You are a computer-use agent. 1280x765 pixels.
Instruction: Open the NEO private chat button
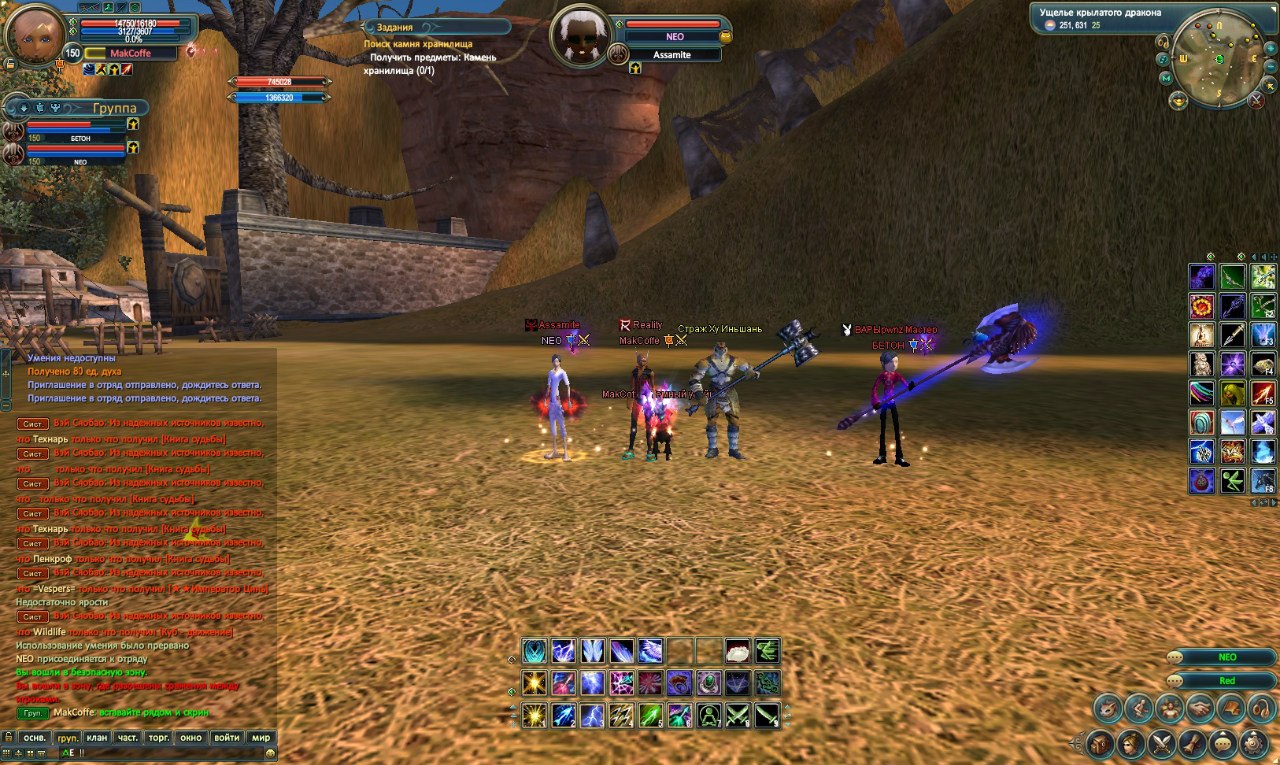(1226, 657)
